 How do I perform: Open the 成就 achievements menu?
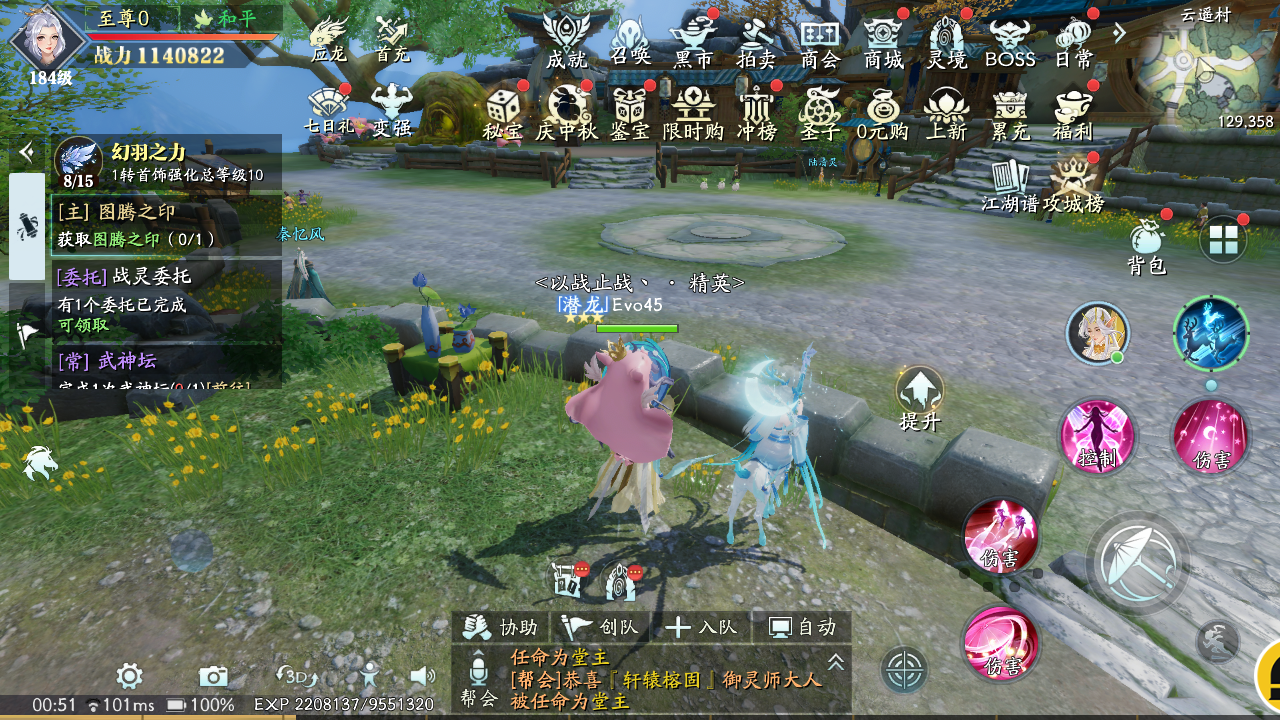(x=566, y=40)
